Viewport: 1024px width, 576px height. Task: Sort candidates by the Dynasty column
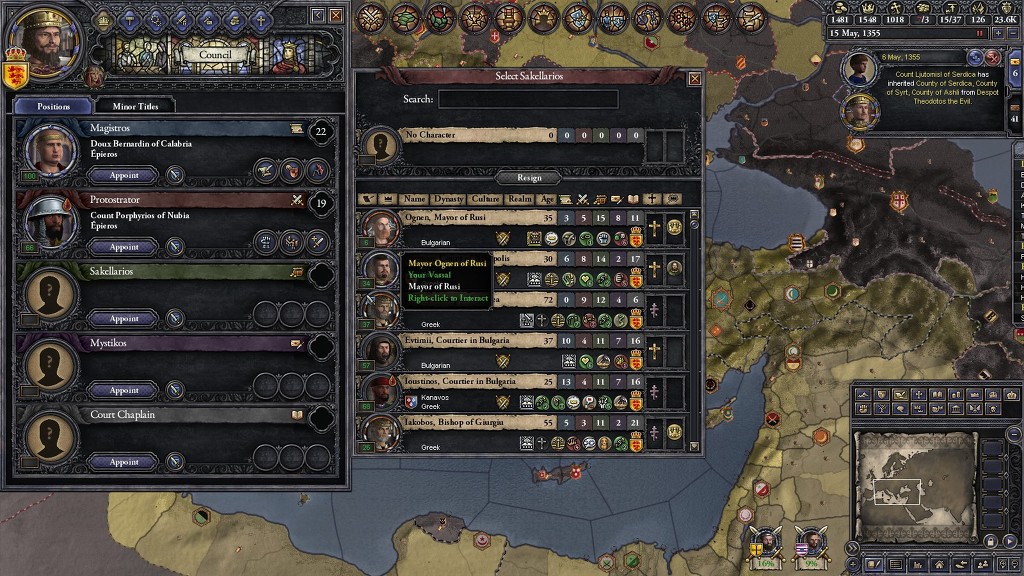pyautogui.click(x=449, y=199)
